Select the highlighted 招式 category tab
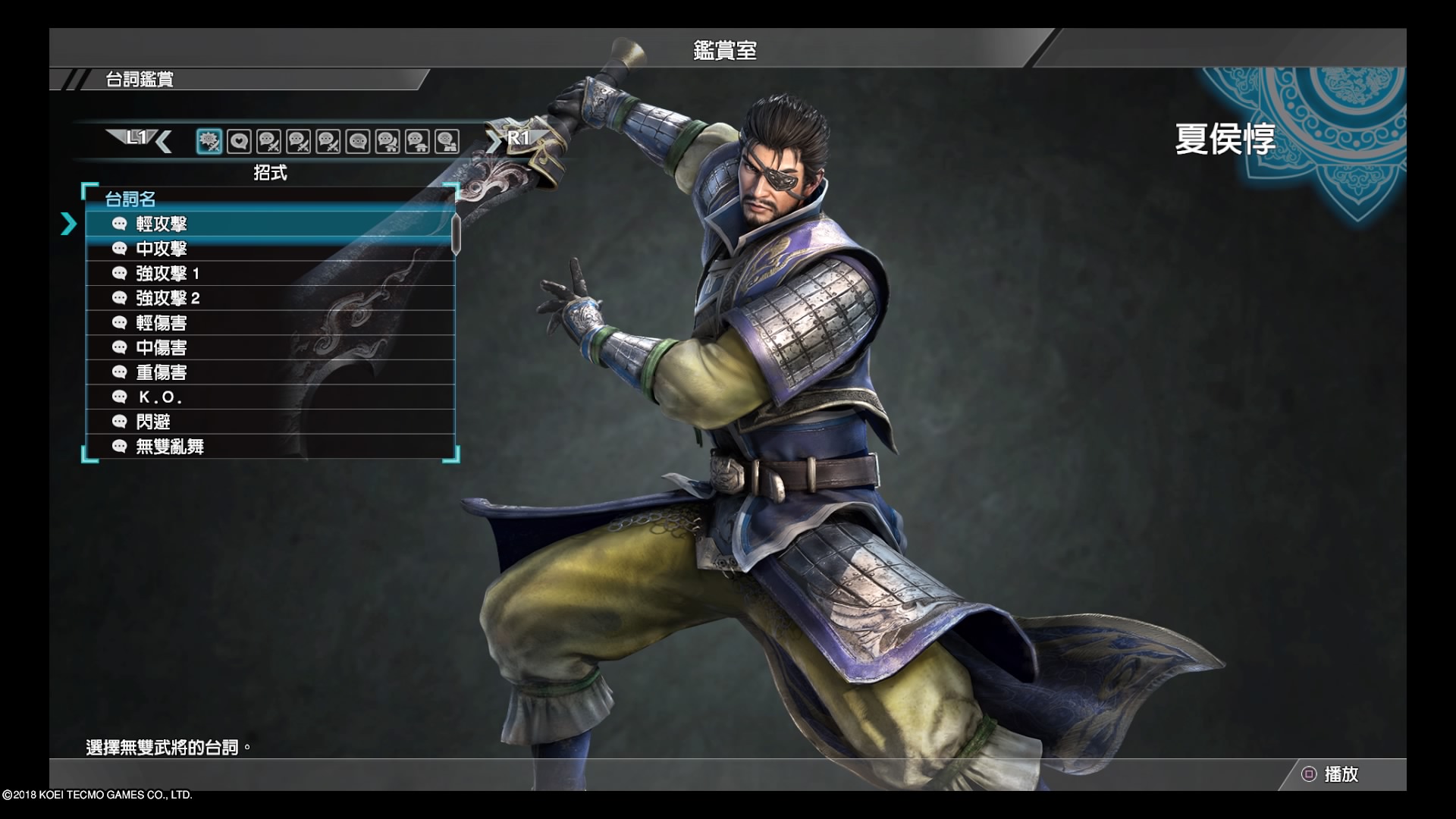 (209, 141)
